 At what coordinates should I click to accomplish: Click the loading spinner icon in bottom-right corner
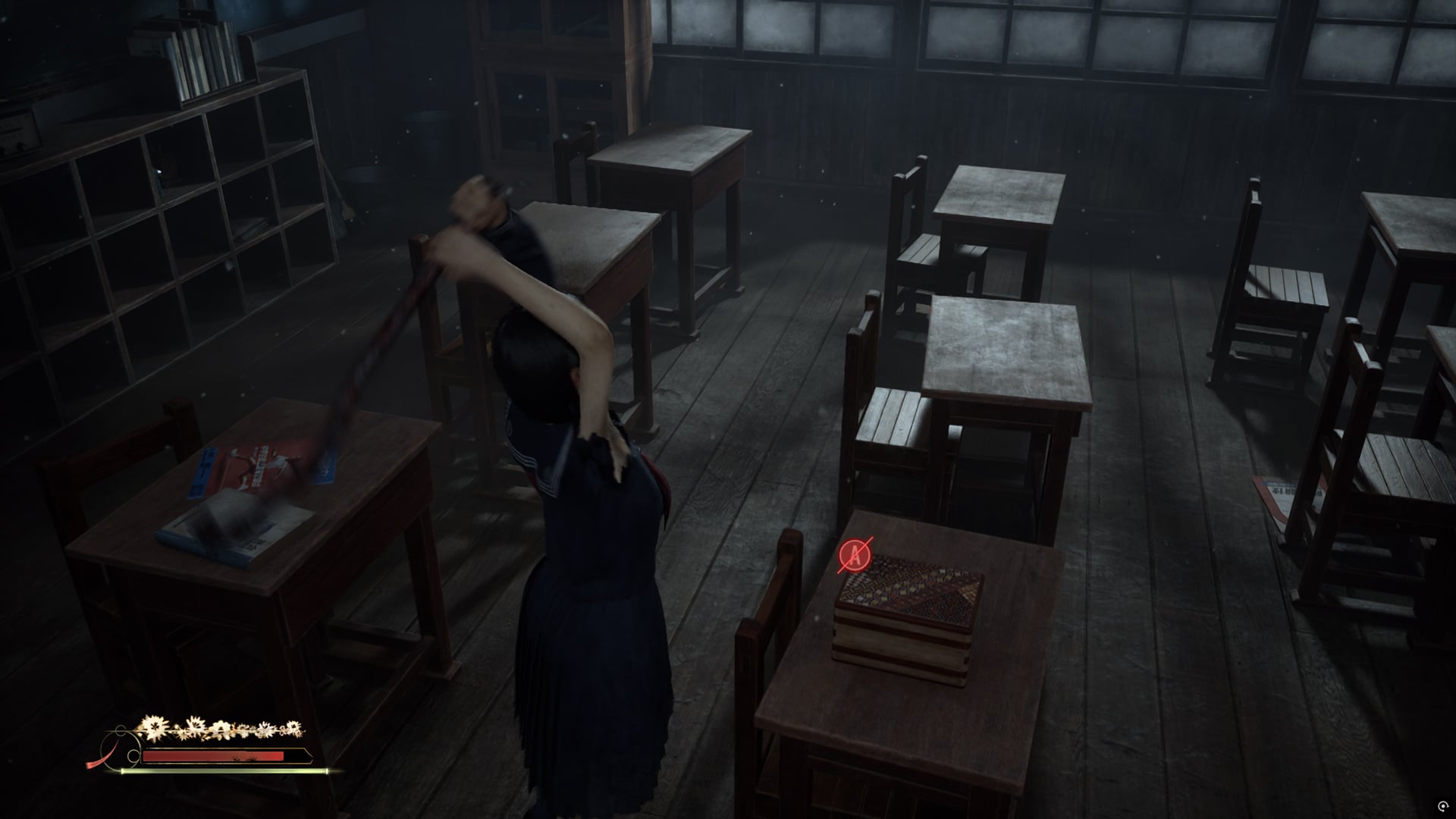pyautogui.click(x=1443, y=806)
